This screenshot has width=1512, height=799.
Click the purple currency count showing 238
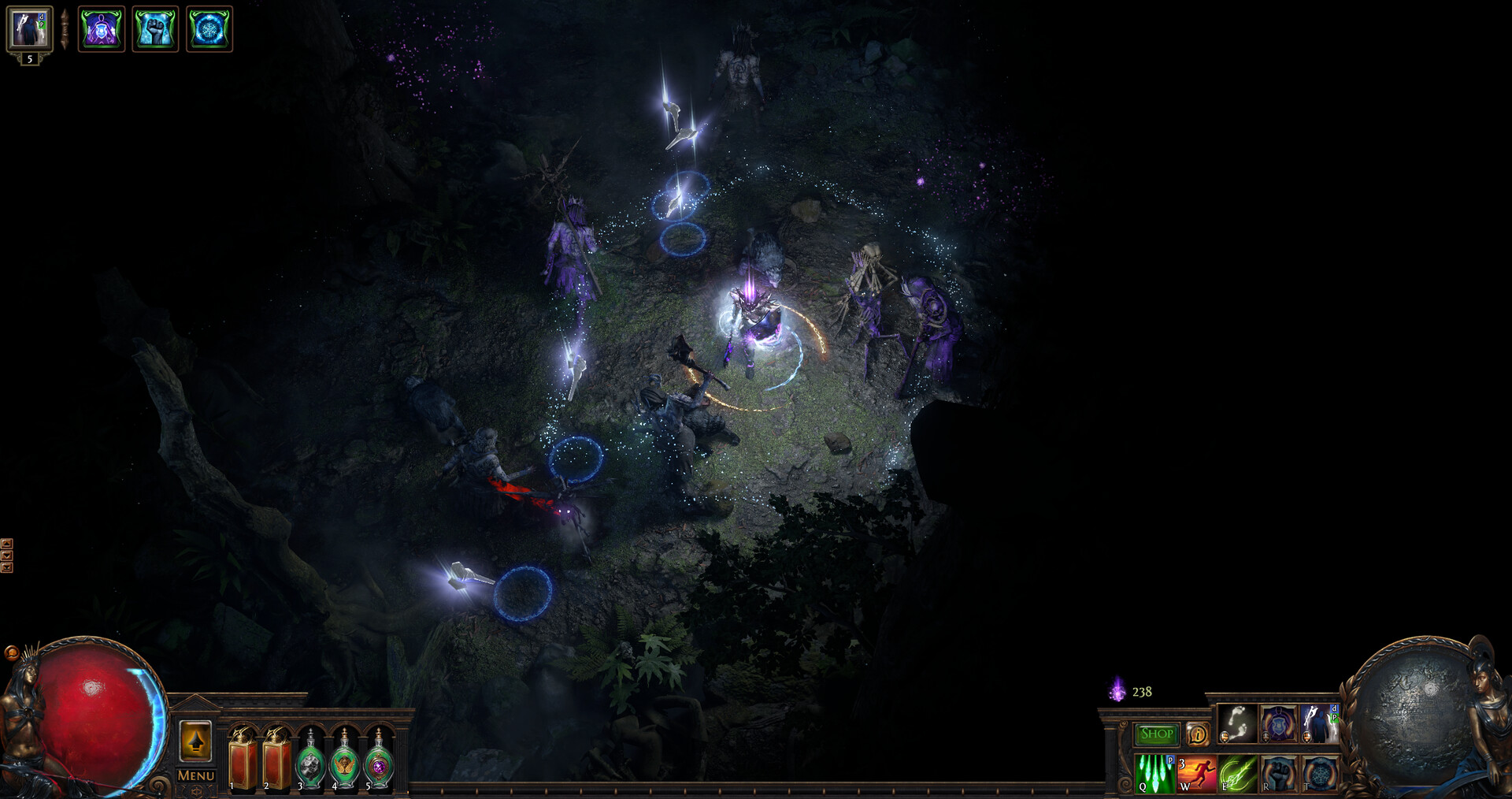[1142, 692]
